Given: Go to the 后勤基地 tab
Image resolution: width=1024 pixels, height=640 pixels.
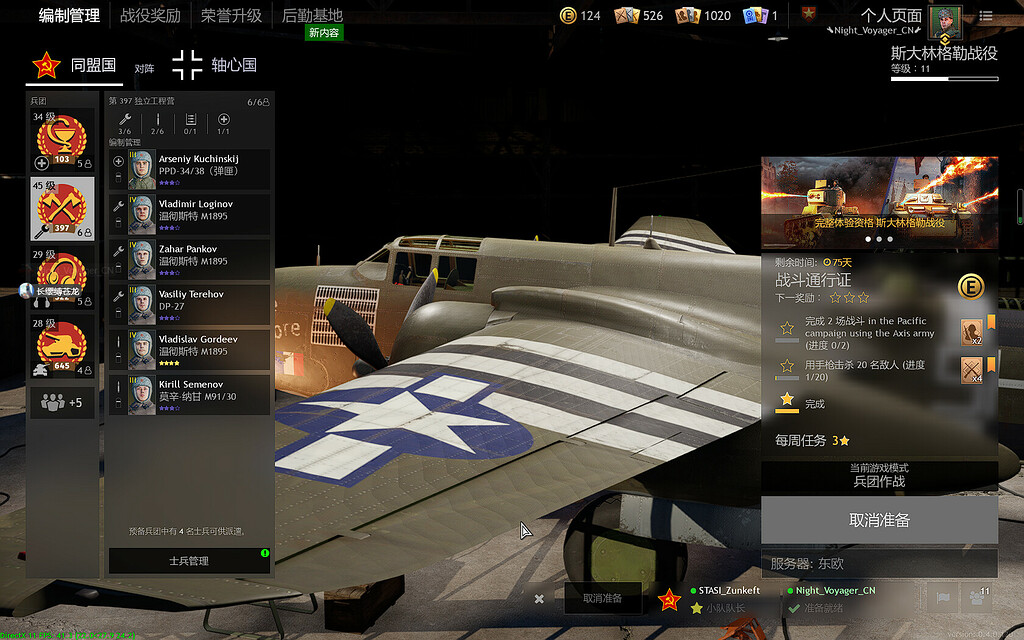Looking at the screenshot, I should coord(312,16).
